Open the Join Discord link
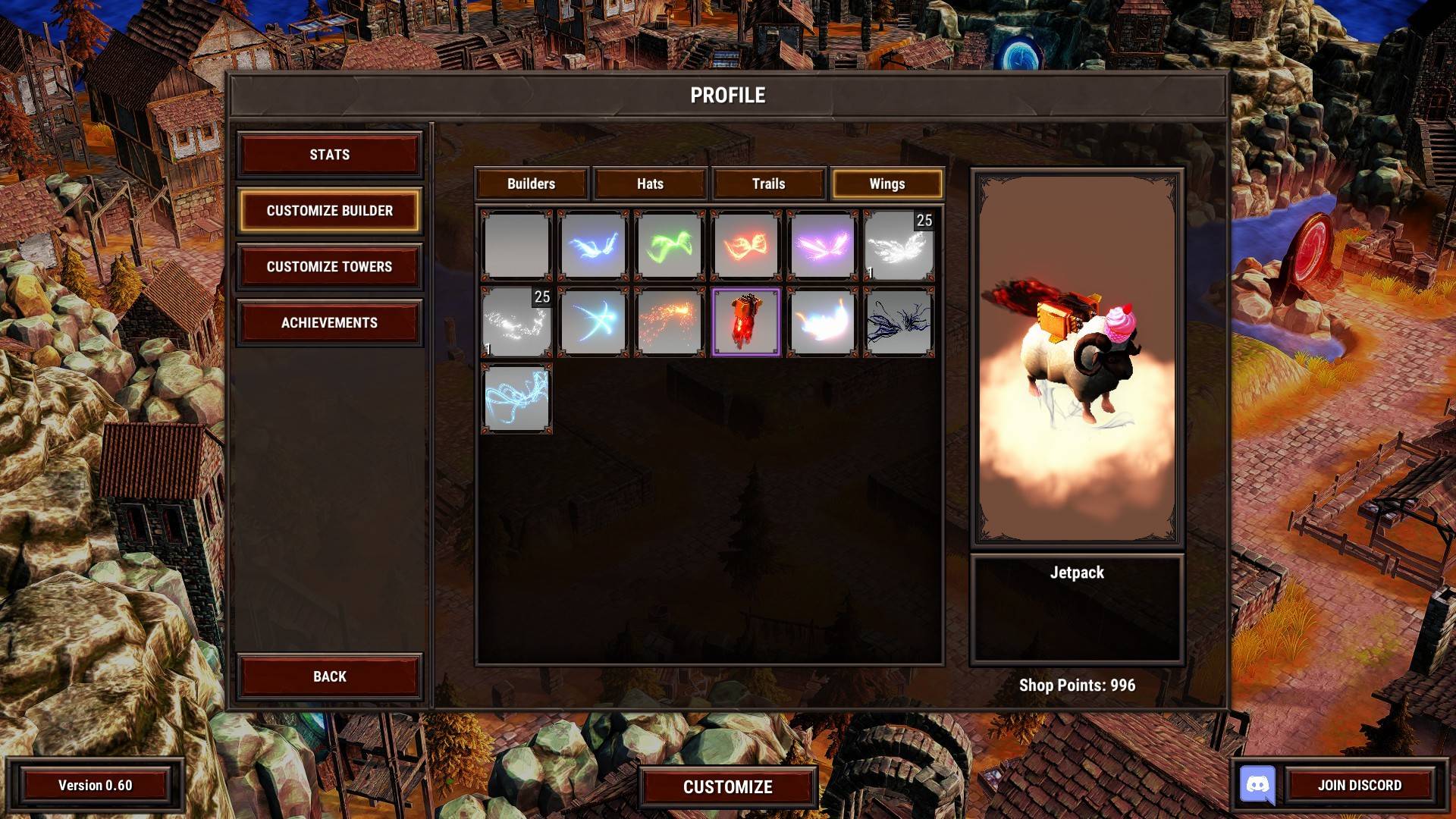The height and width of the screenshot is (819, 1456). coord(1359,786)
